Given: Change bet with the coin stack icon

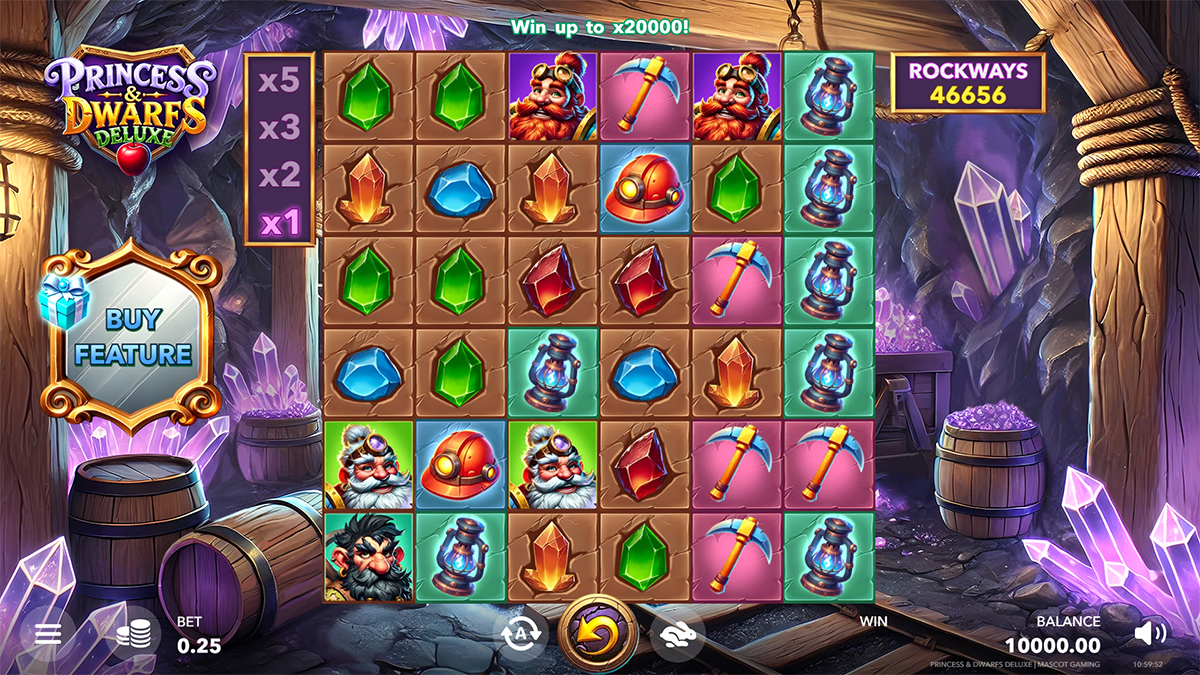Looking at the screenshot, I should pyautogui.click(x=133, y=634).
